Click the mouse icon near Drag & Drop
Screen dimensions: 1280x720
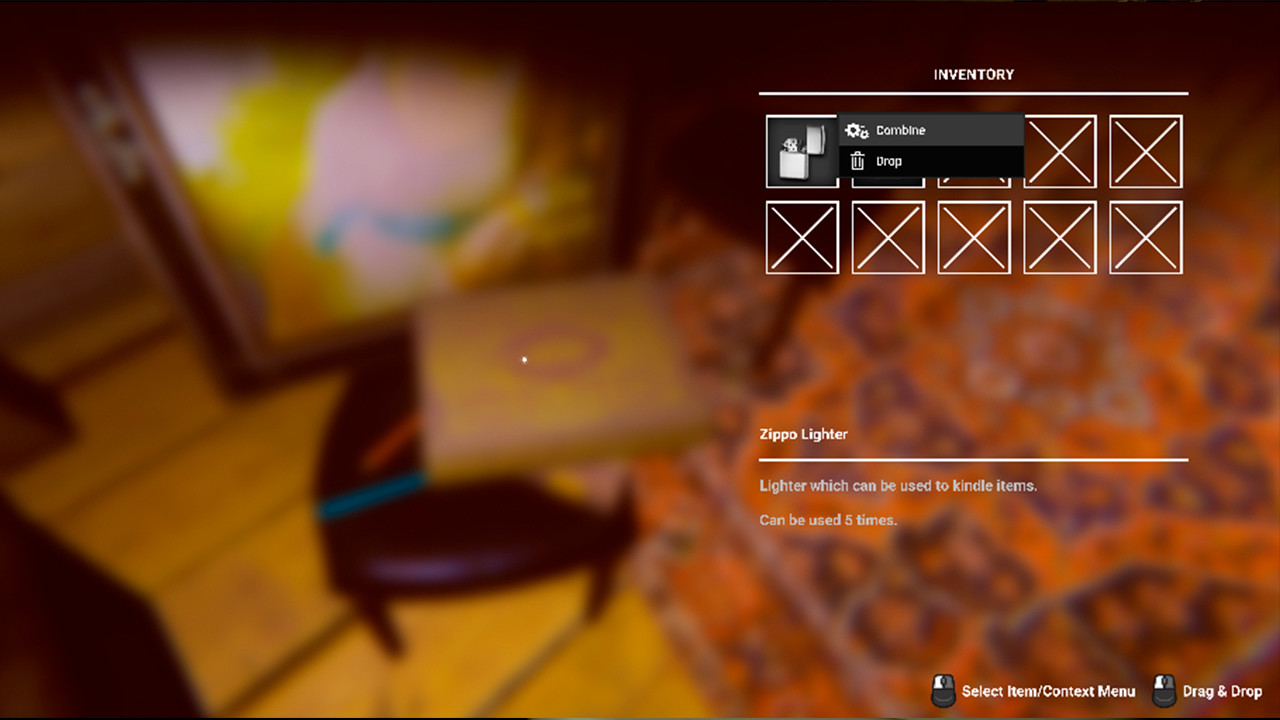[1162, 690]
